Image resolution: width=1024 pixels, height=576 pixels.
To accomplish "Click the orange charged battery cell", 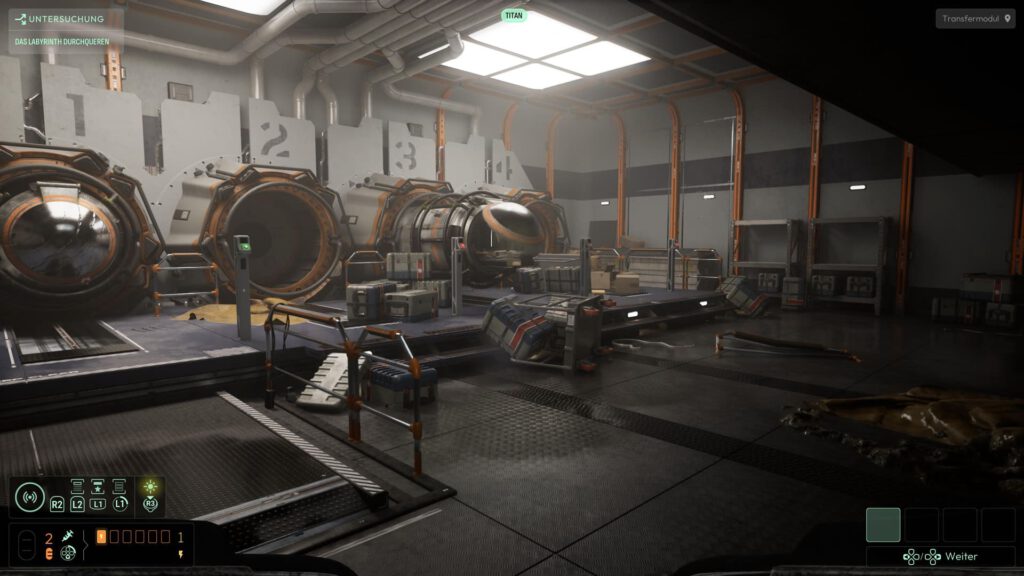I will (x=101, y=537).
